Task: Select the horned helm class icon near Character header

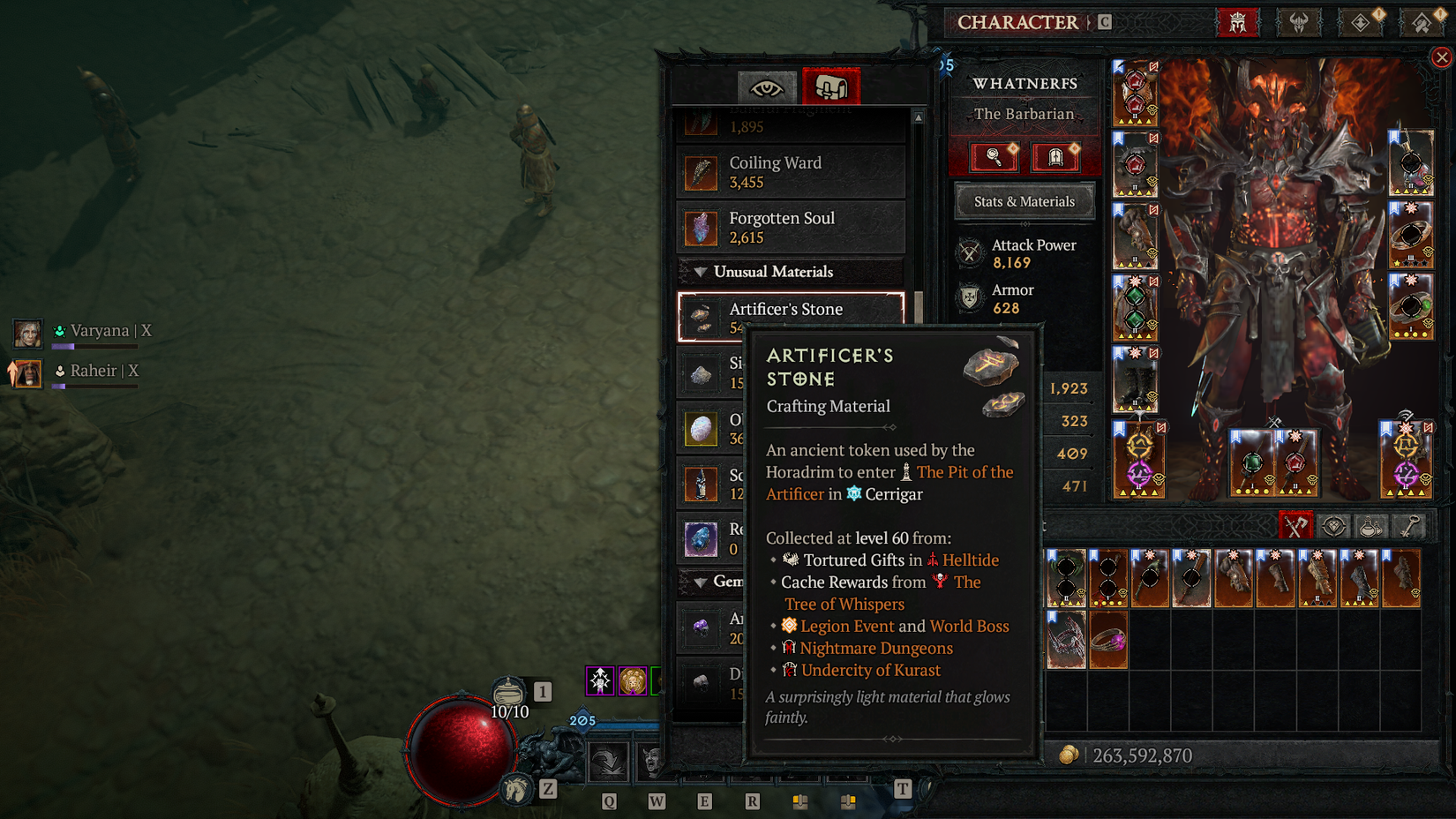Action: [x=1299, y=23]
